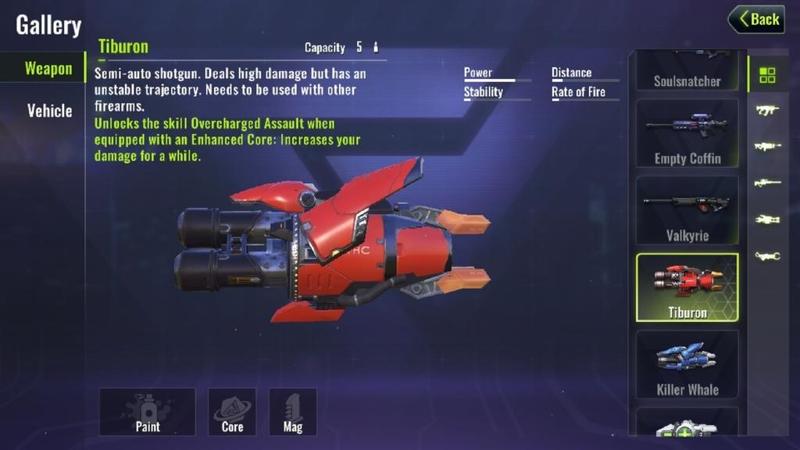
Task: Select the Soulsnatcher weapon entry
Action: tap(687, 73)
